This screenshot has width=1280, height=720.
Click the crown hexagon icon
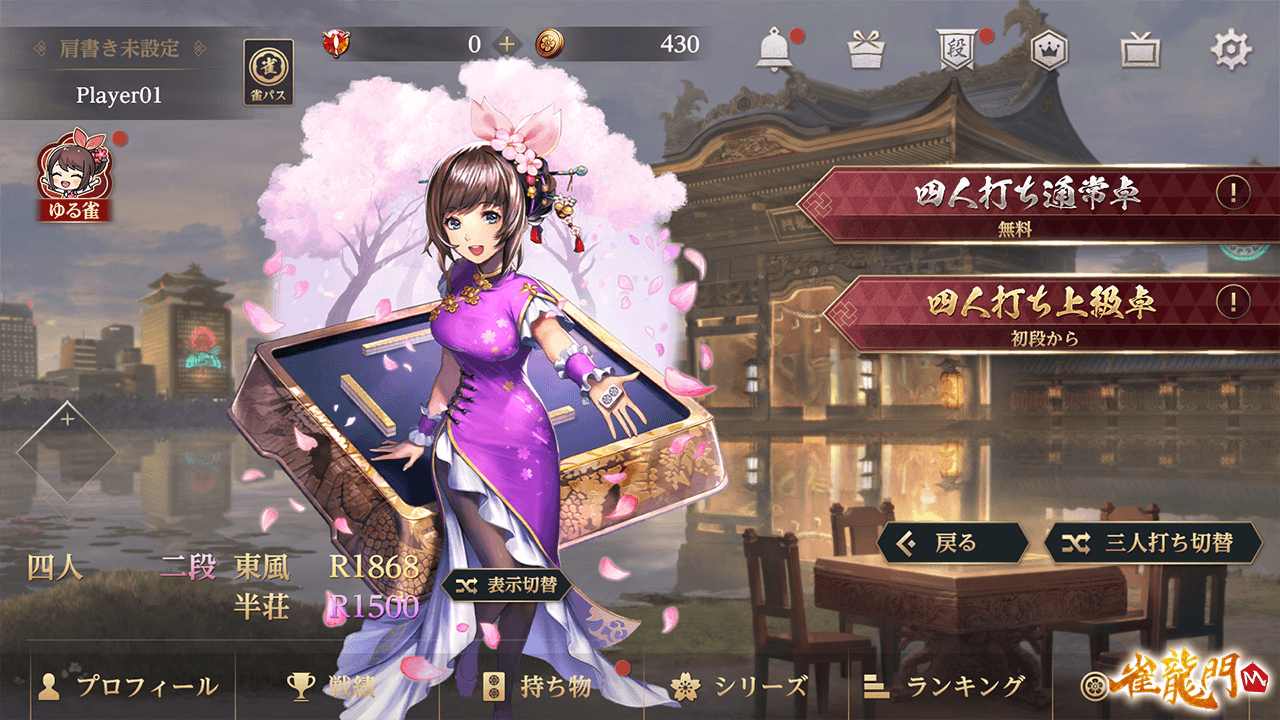1049,49
